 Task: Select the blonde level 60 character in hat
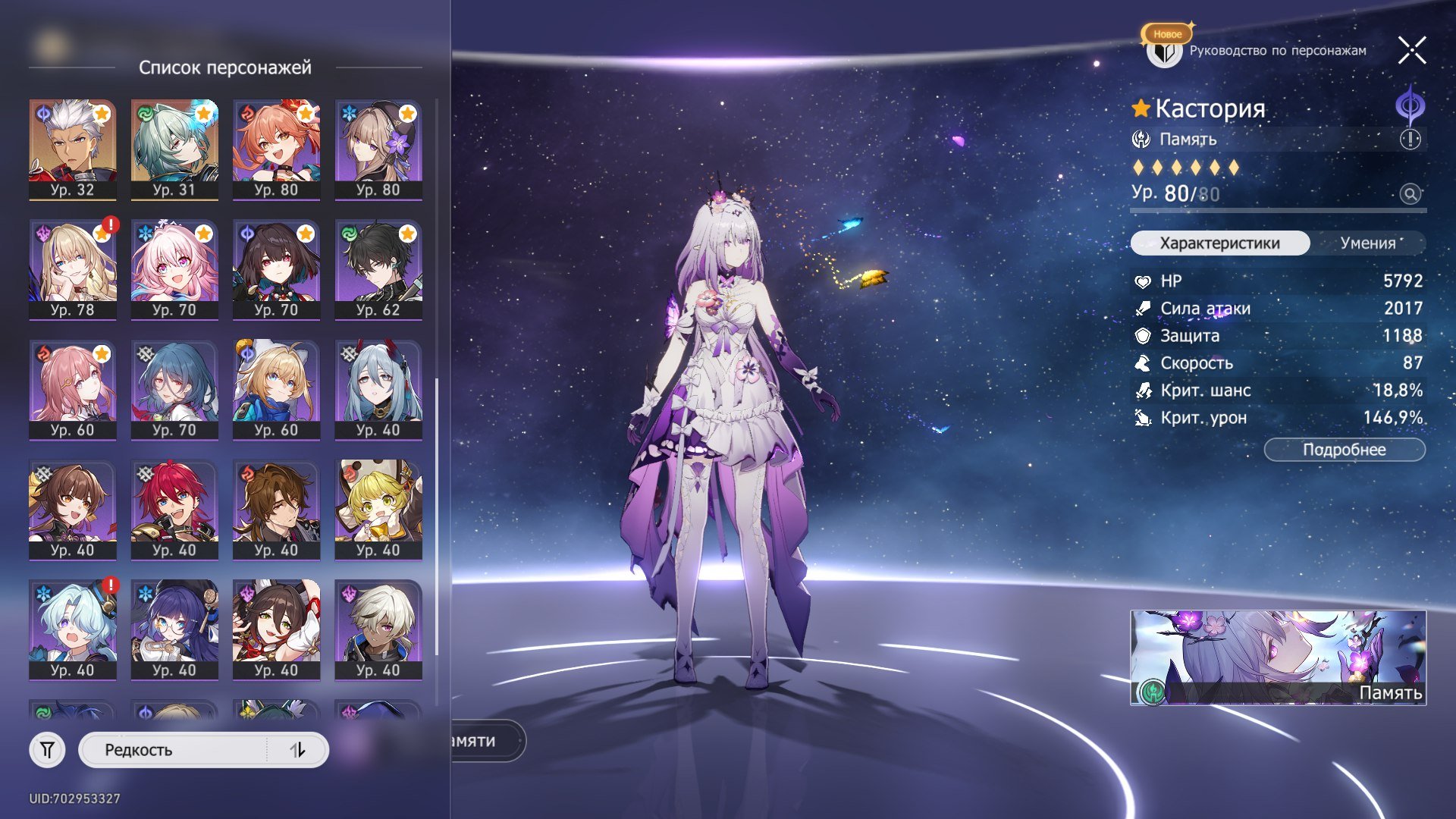pos(276,390)
